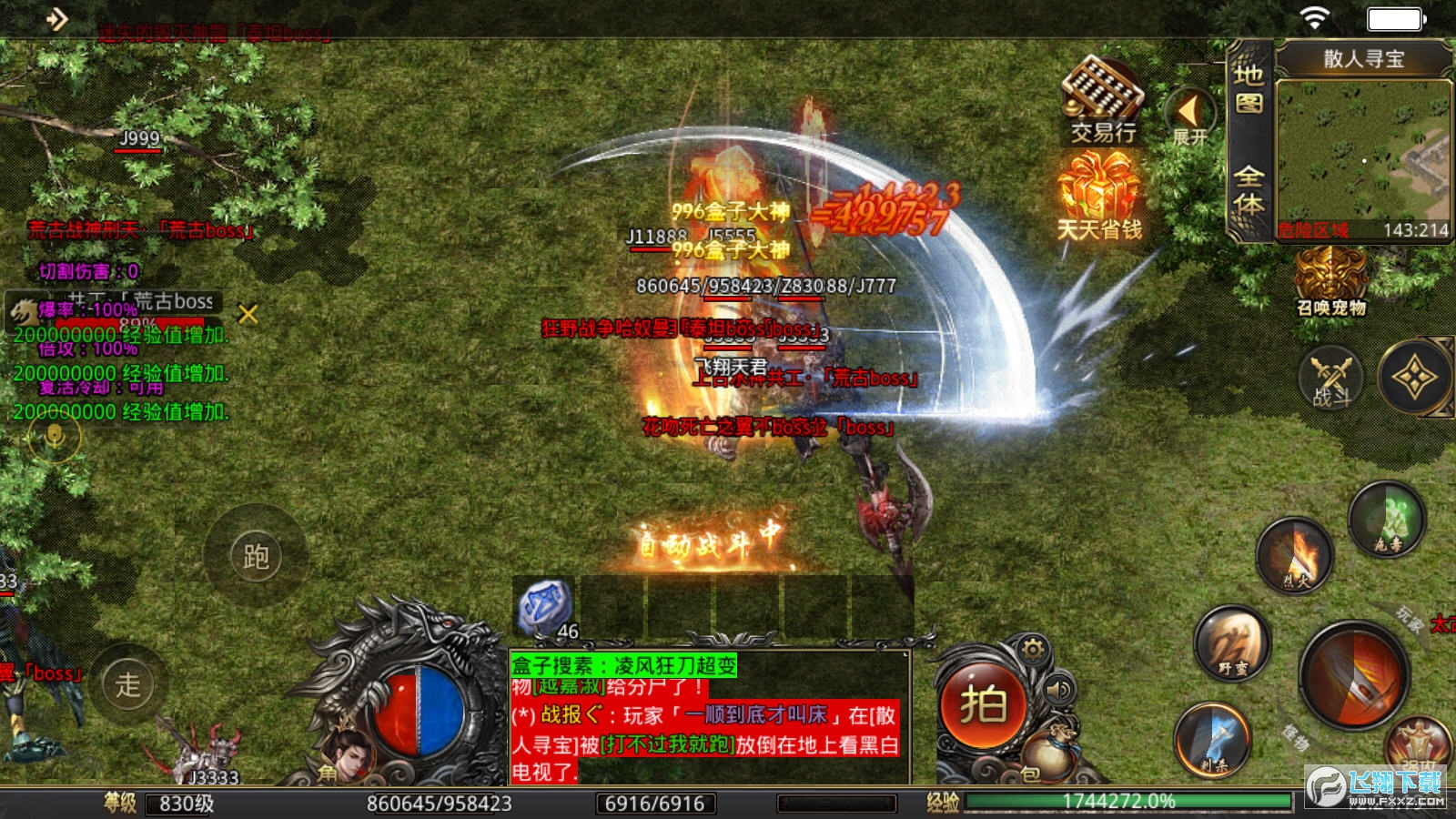
Task: Toggle sound with the speaker icon
Action: (x=1059, y=691)
